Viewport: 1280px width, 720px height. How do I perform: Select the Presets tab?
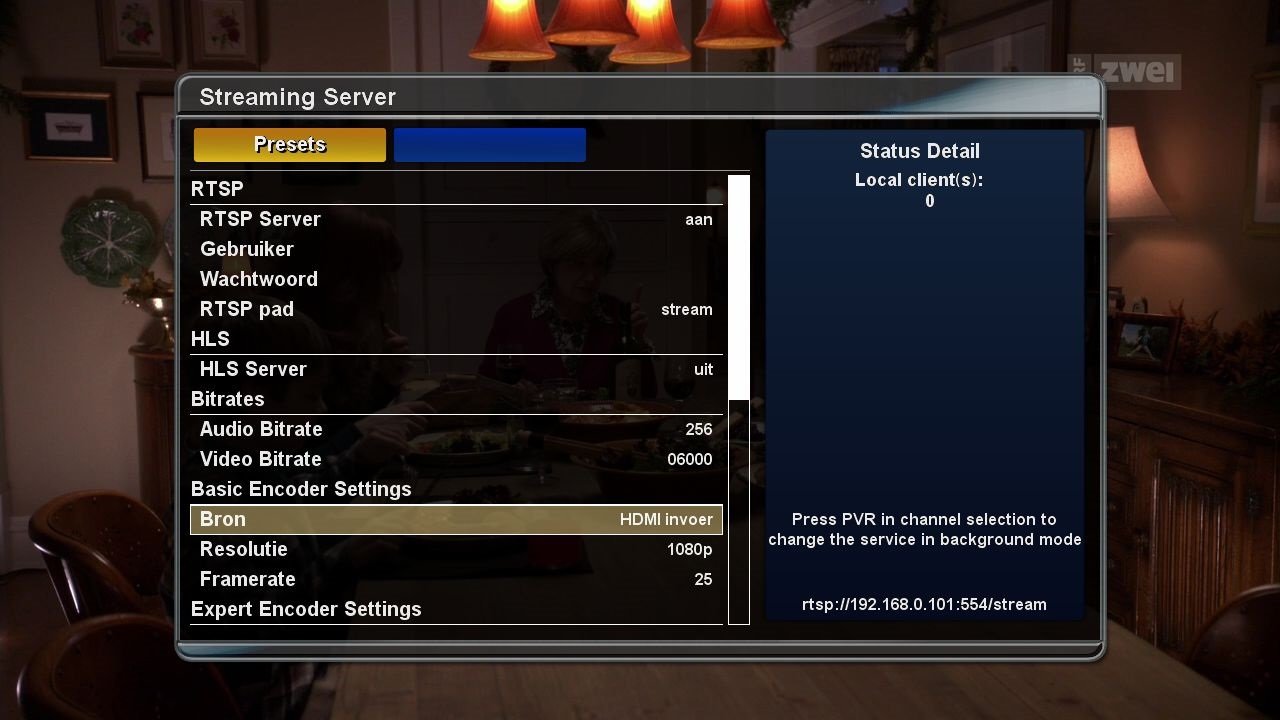(289, 144)
